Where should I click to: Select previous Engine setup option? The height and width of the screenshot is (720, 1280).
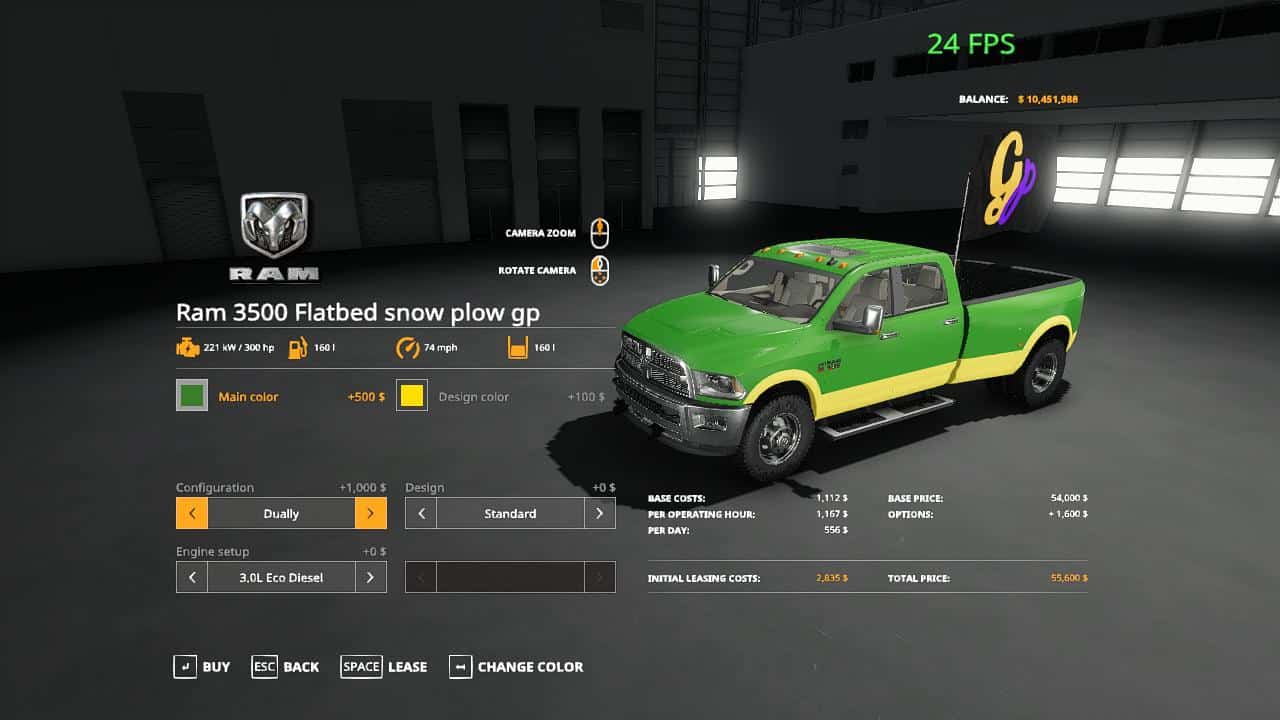(192, 578)
